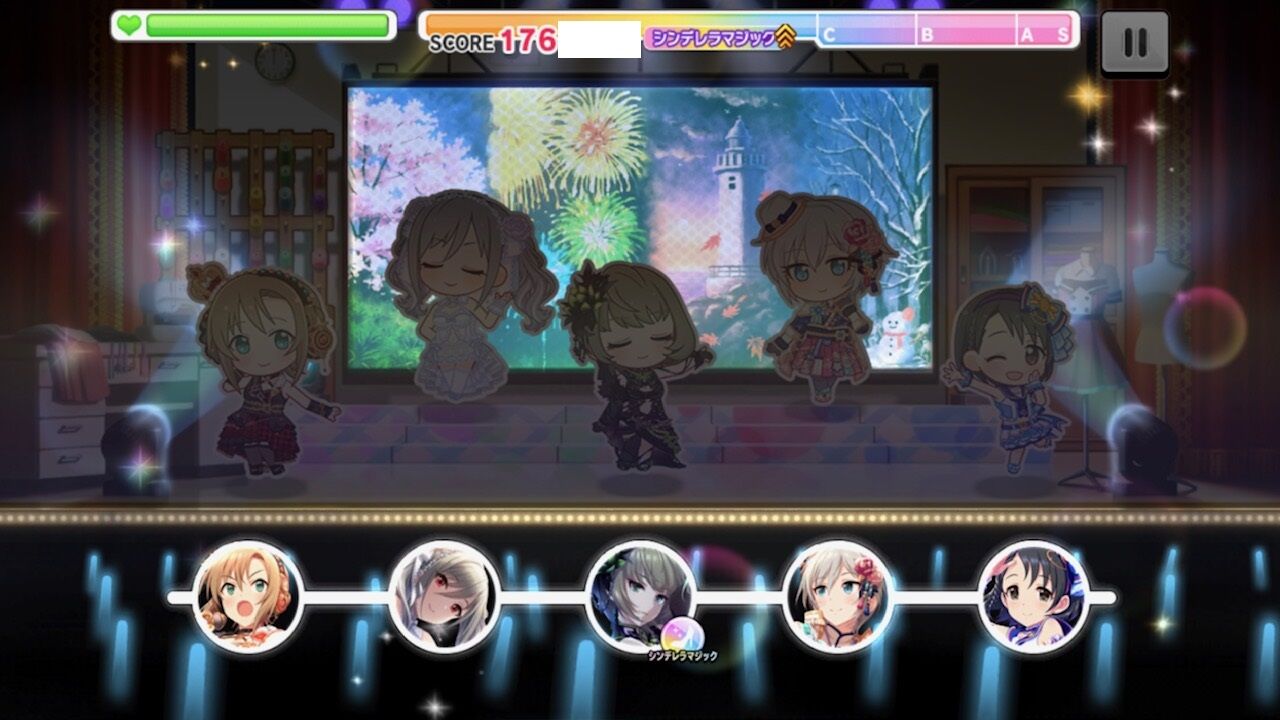Click the chibi idol in the blue outfit

point(1010,380)
